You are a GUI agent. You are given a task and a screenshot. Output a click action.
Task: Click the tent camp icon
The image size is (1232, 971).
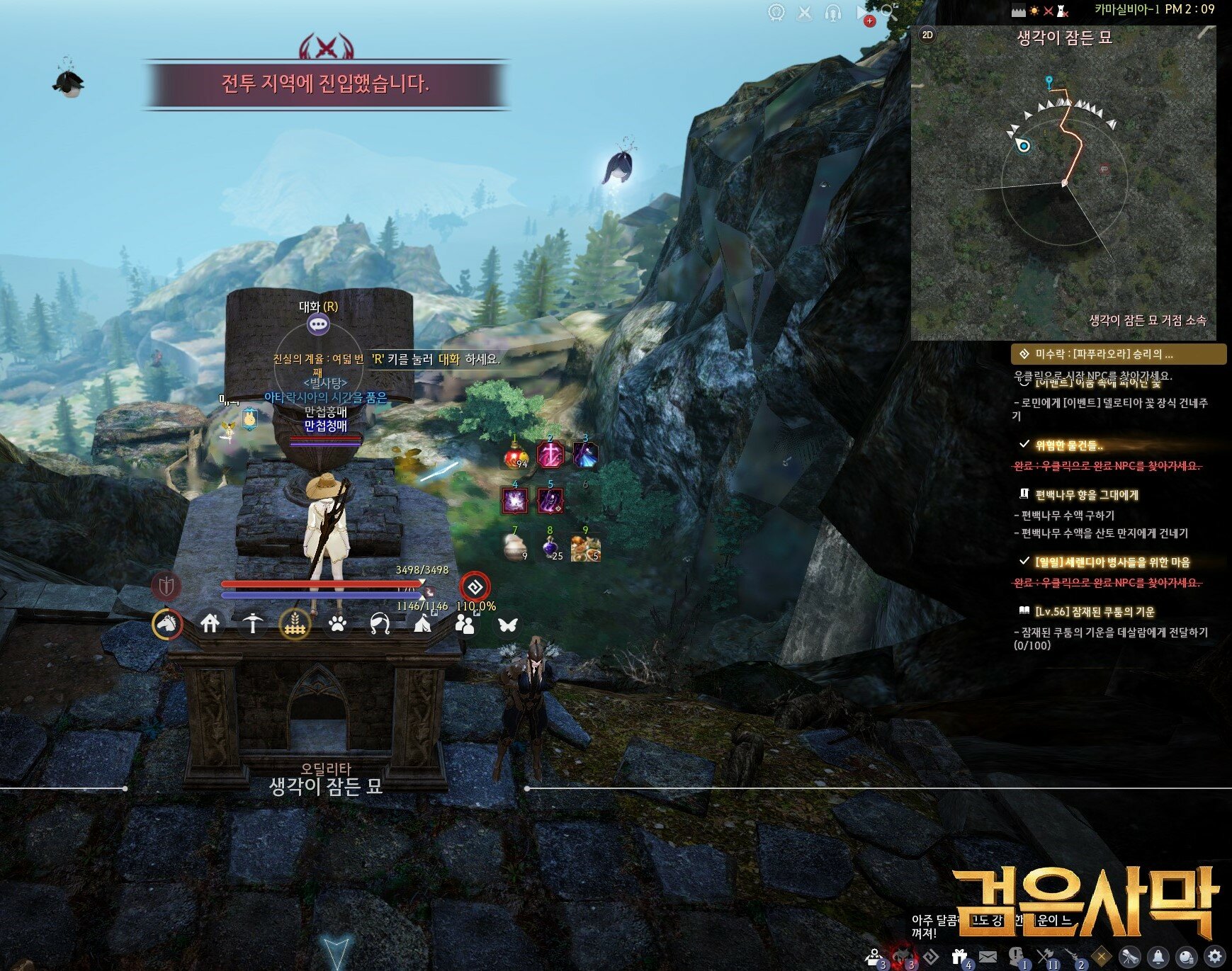pos(422,624)
